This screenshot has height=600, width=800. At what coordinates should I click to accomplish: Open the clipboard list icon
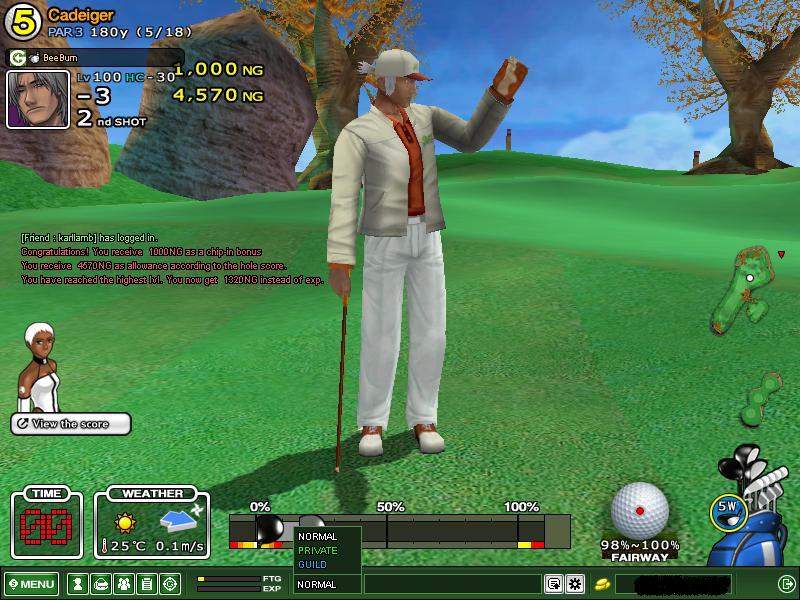point(147,584)
